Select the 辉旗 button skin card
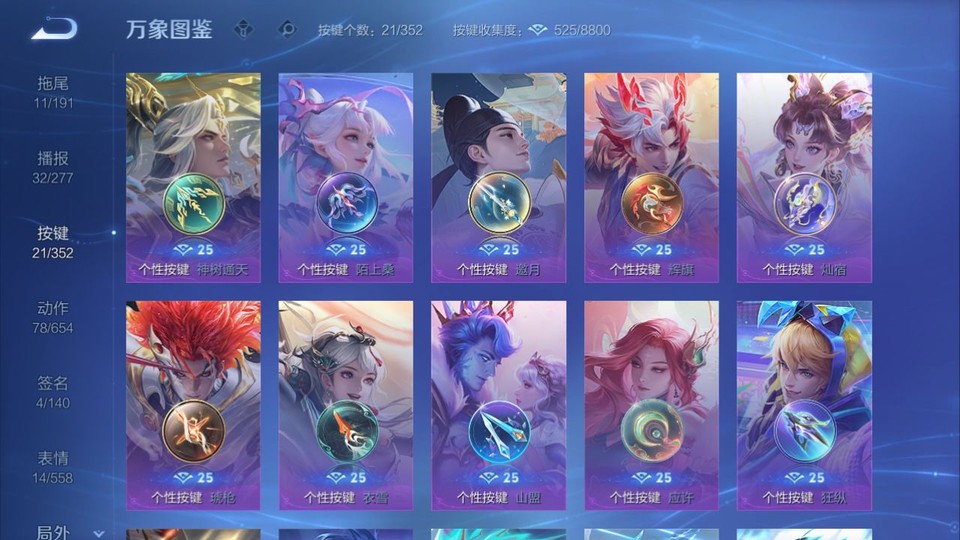The width and height of the screenshot is (960, 540). pos(651,177)
